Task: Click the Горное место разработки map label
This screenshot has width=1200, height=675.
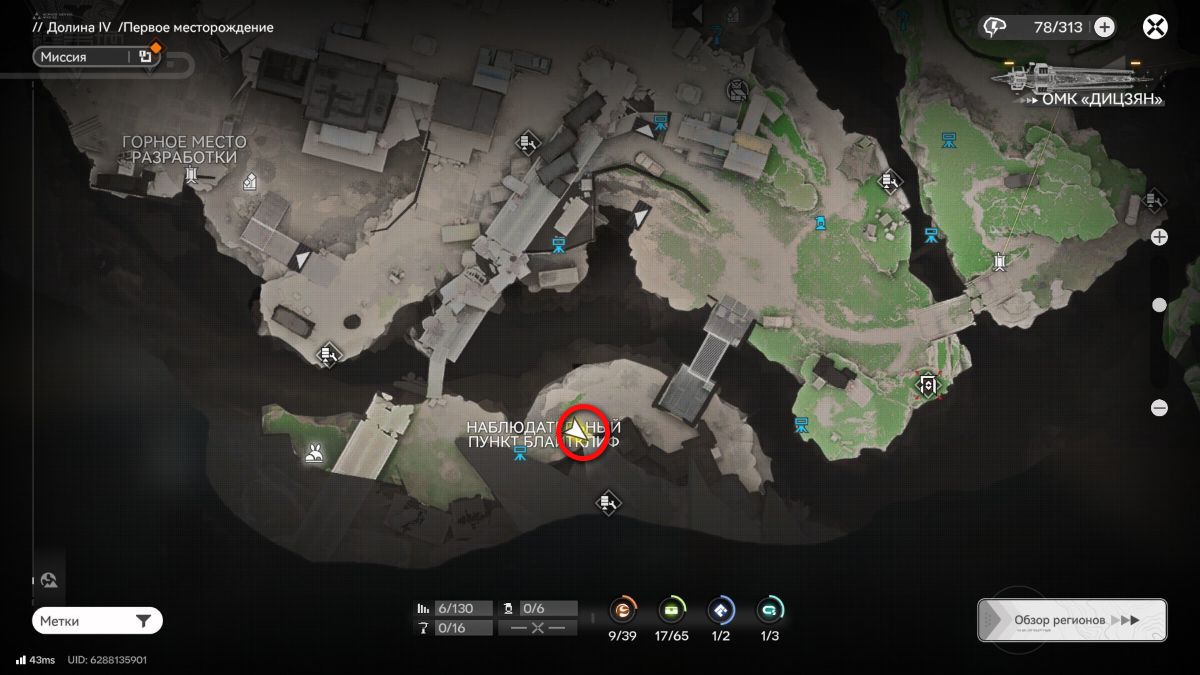Action: (184, 150)
